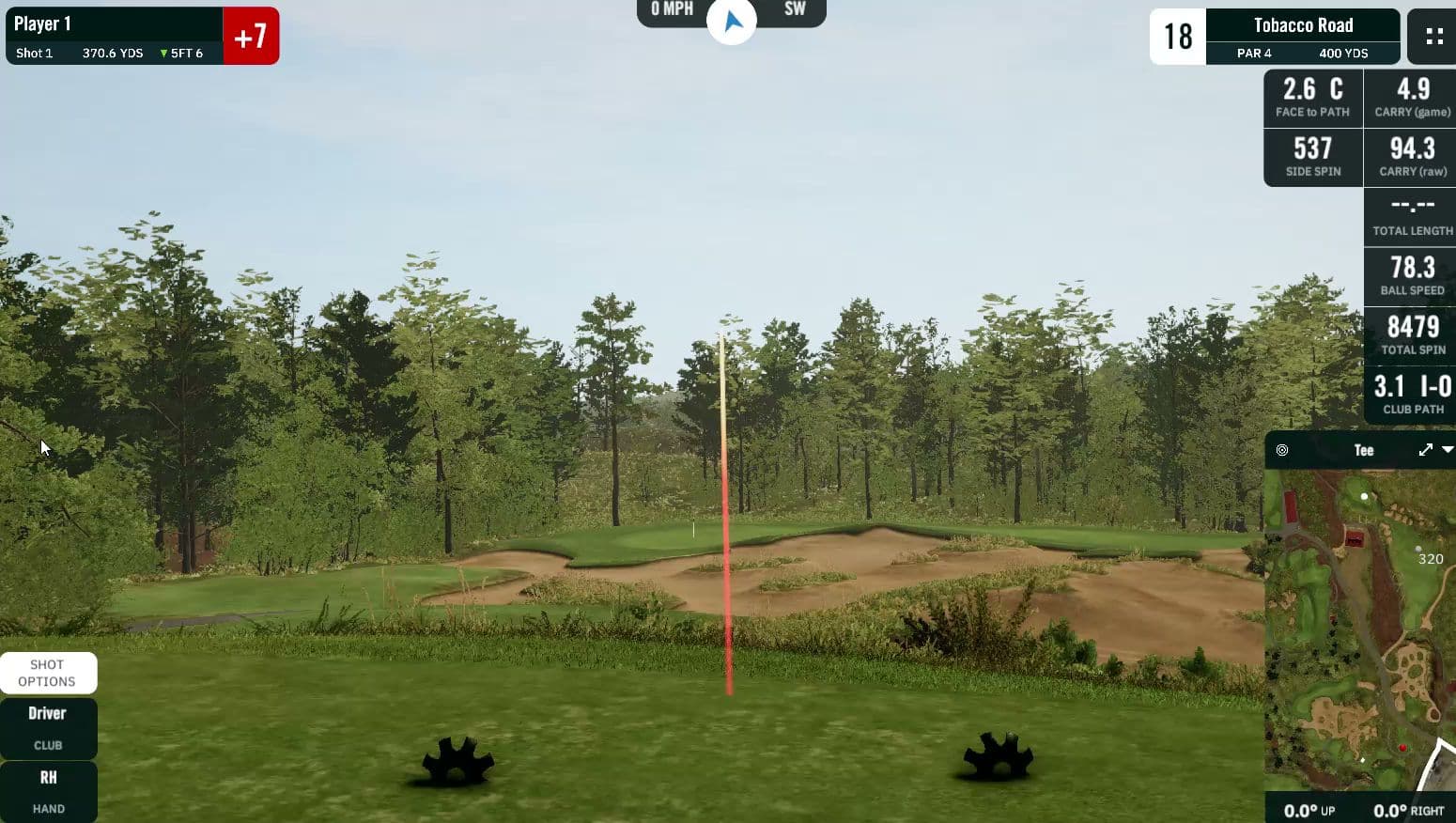This screenshot has height=823, width=1456.
Task: Select the red +7 score badge
Action: click(x=251, y=36)
